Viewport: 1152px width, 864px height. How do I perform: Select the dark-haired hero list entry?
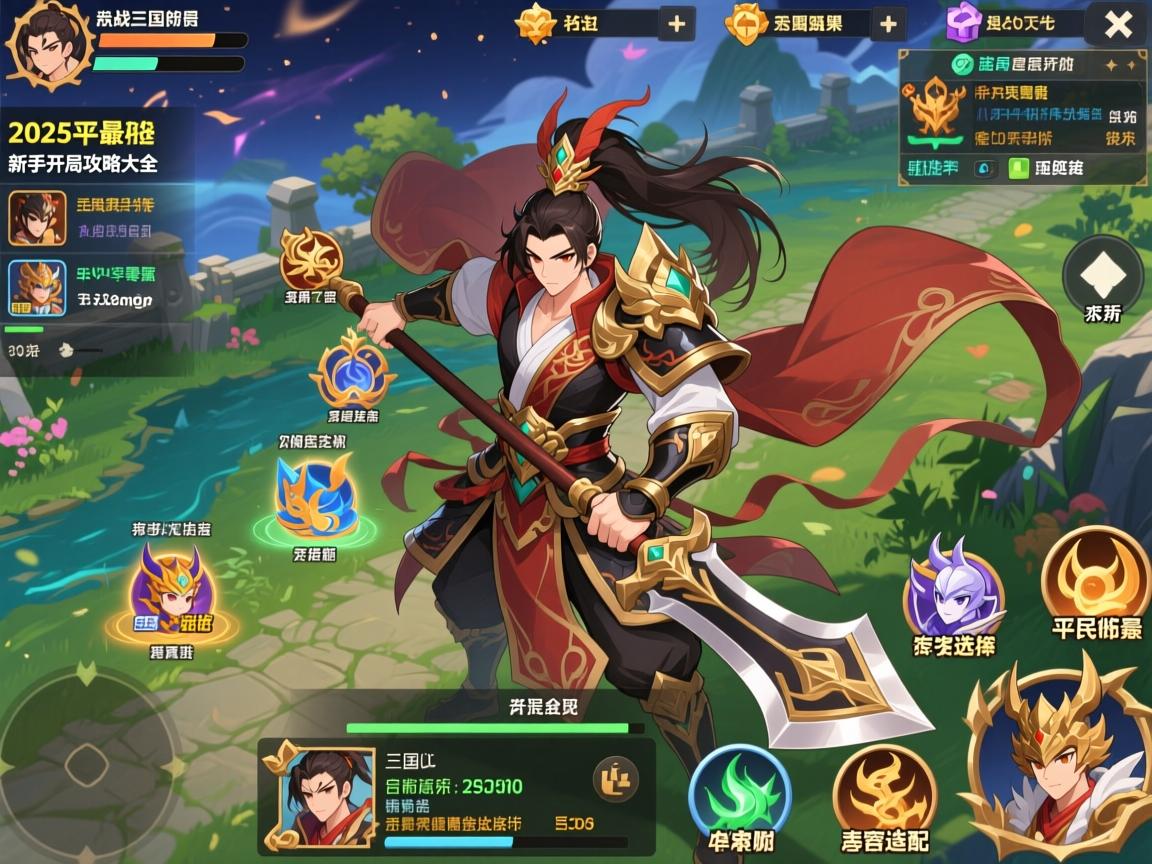(x=38, y=218)
